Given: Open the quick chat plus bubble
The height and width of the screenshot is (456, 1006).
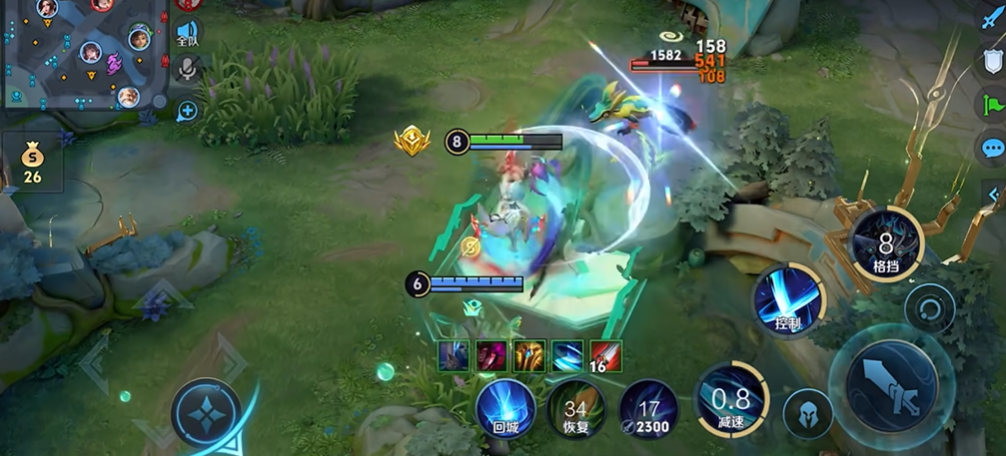Looking at the screenshot, I should [187, 111].
